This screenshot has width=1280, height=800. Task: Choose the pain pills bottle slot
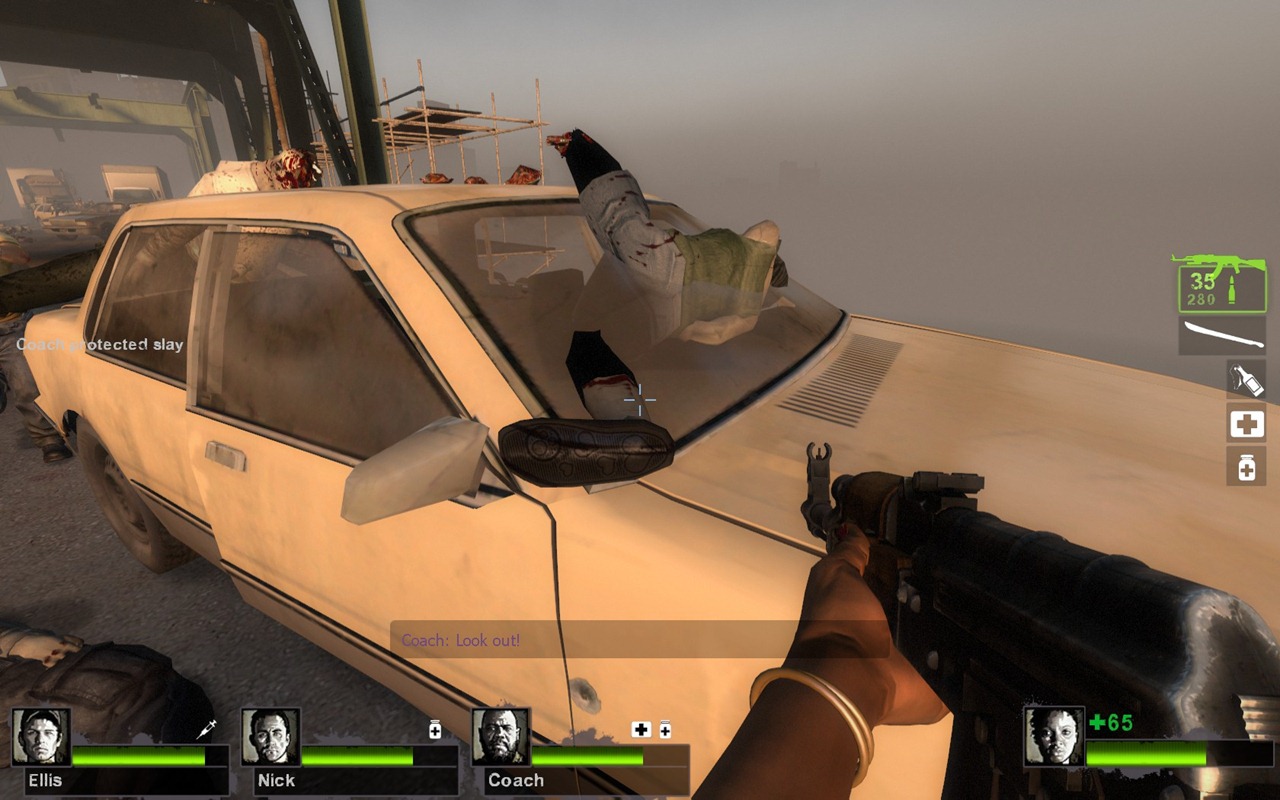[x=1246, y=467]
